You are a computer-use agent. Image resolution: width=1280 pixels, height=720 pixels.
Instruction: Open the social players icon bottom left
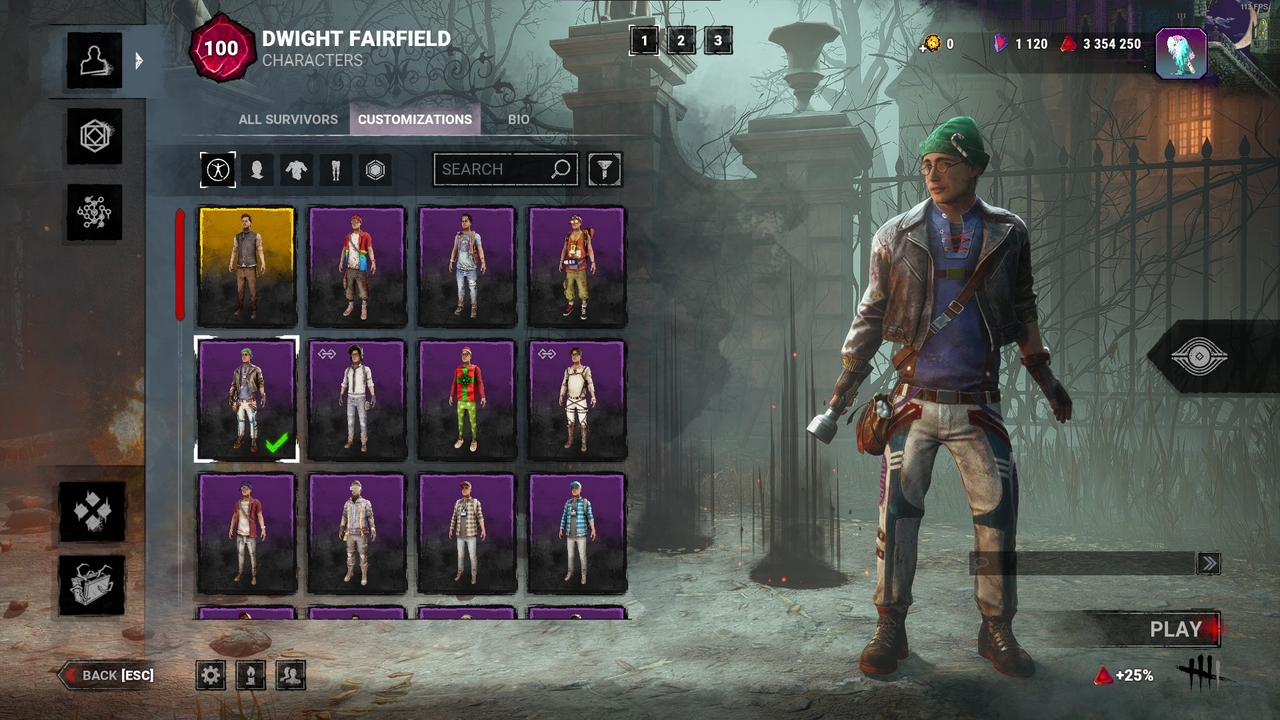[289, 675]
